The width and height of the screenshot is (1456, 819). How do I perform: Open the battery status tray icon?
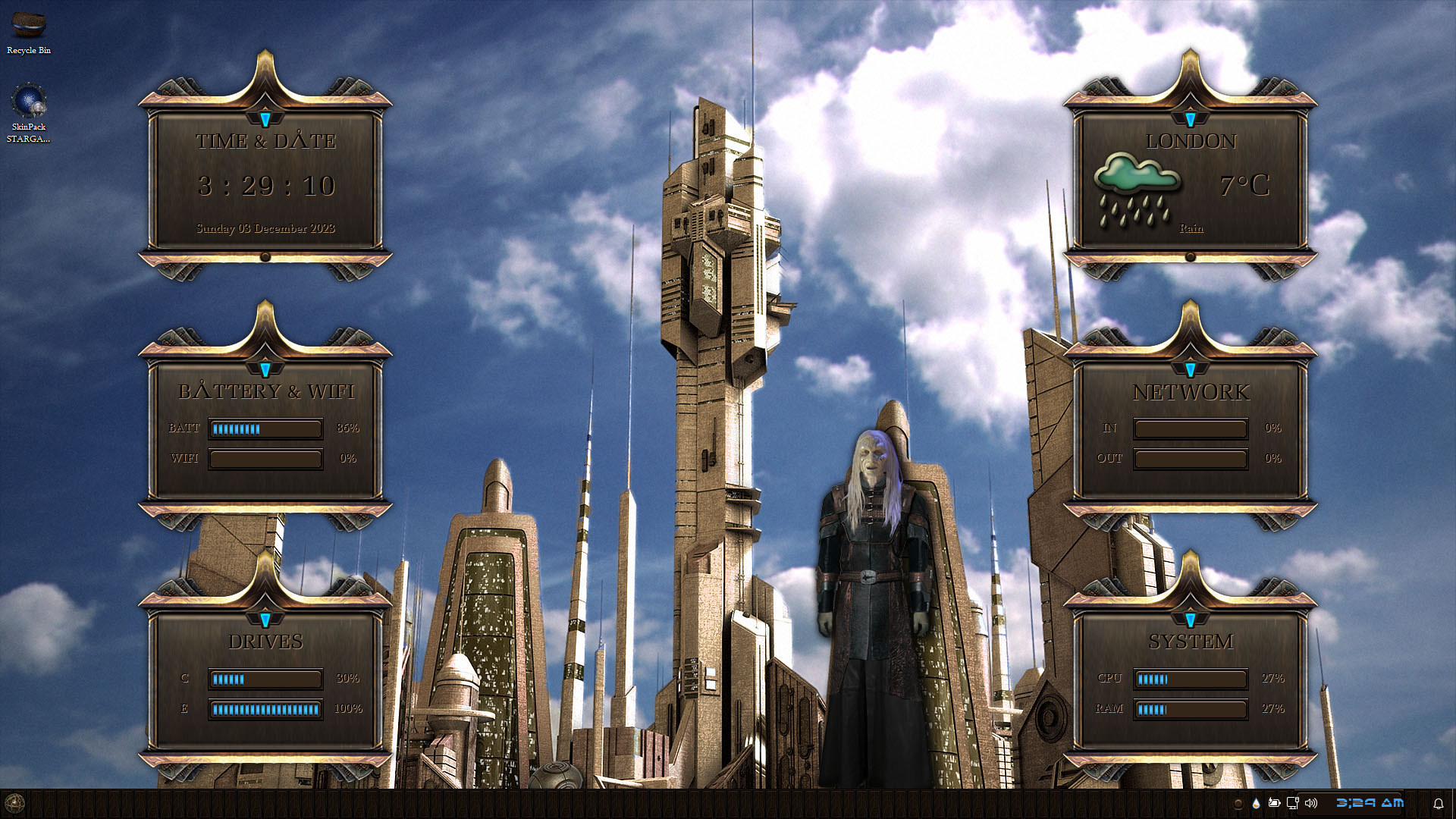pyautogui.click(x=1275, y=803)
